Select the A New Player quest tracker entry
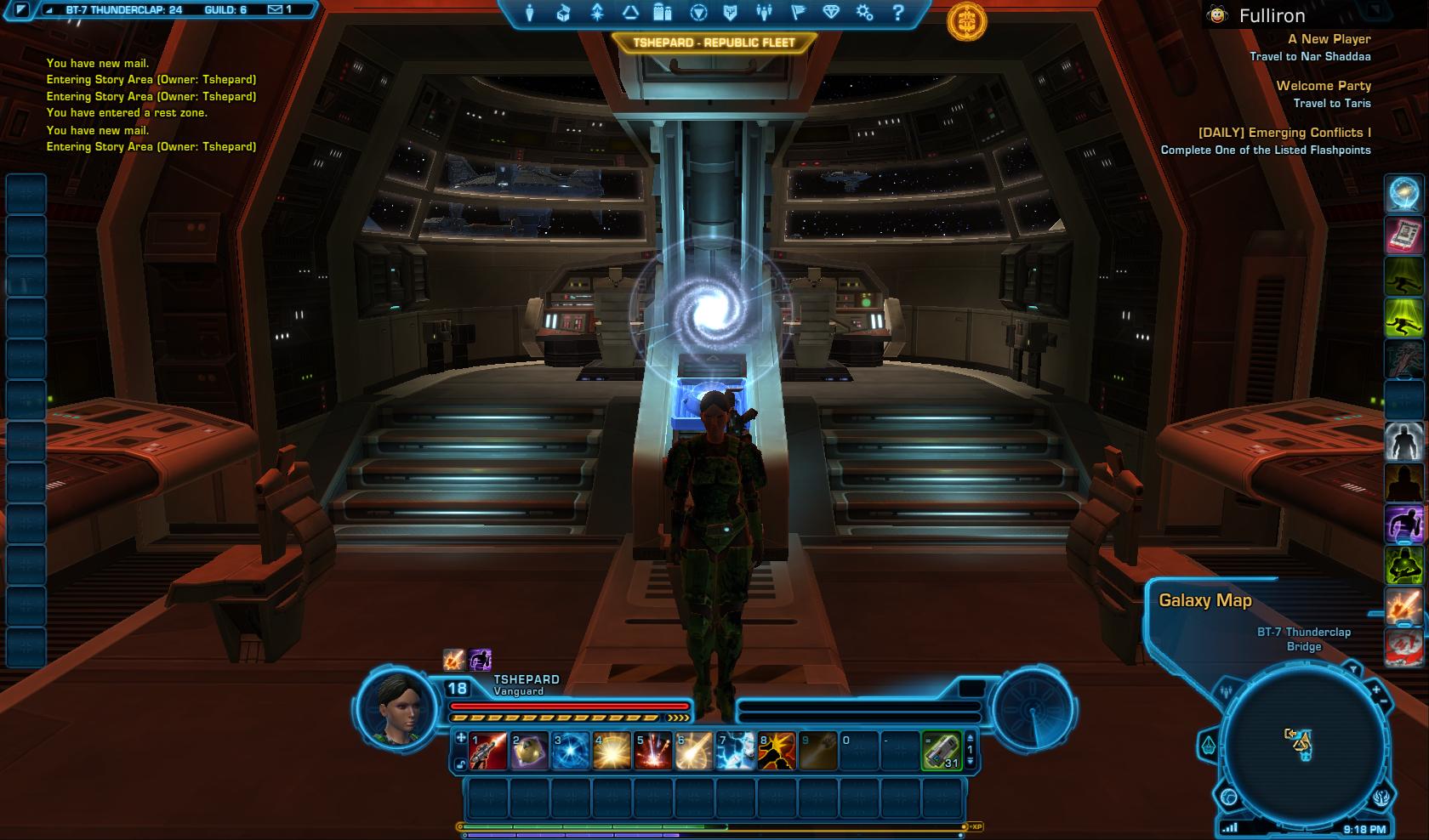The height and width of the screenshot is (840, 1429). 1329,39
